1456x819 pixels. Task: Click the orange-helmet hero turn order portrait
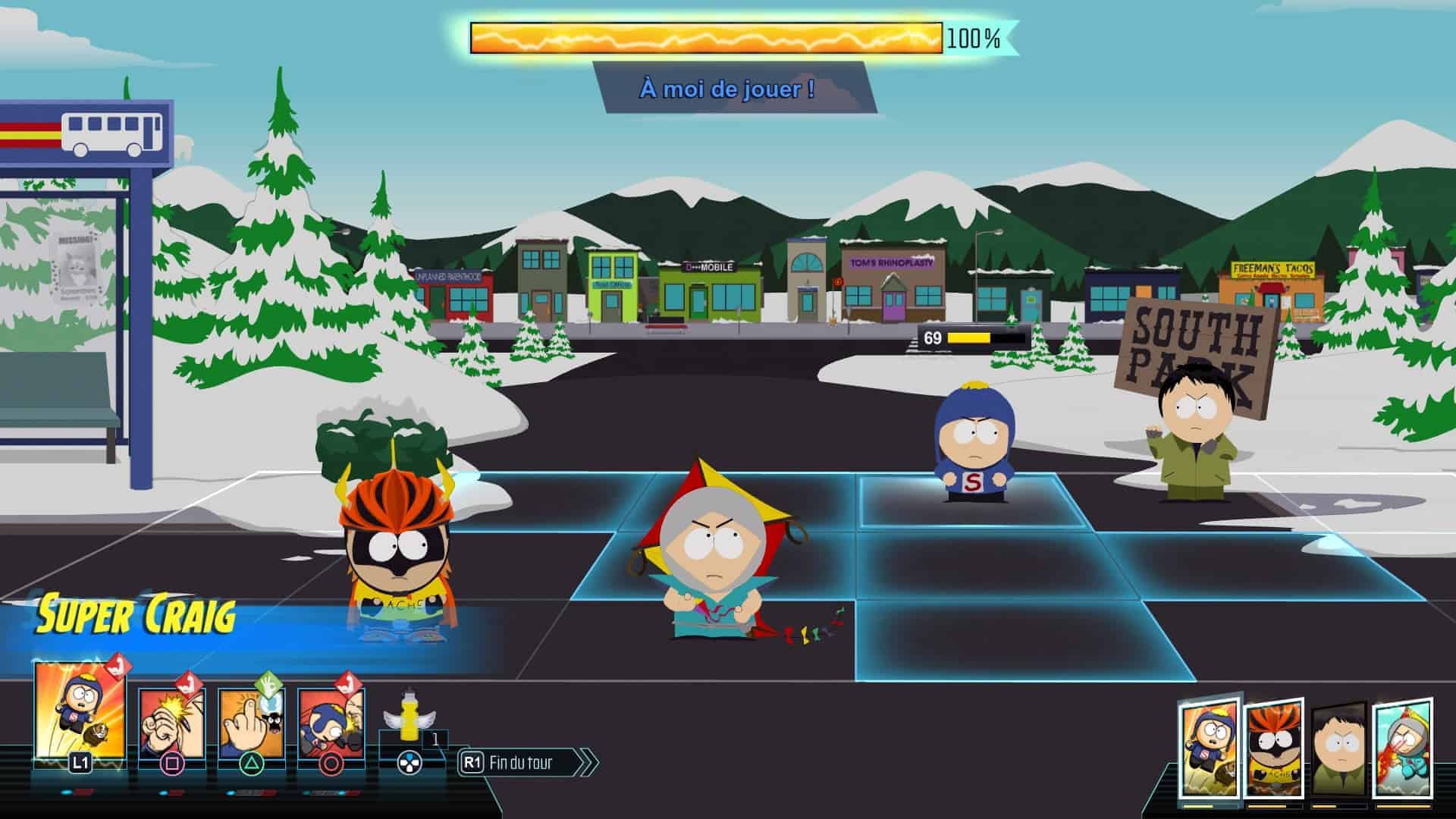pos(1274,749)
